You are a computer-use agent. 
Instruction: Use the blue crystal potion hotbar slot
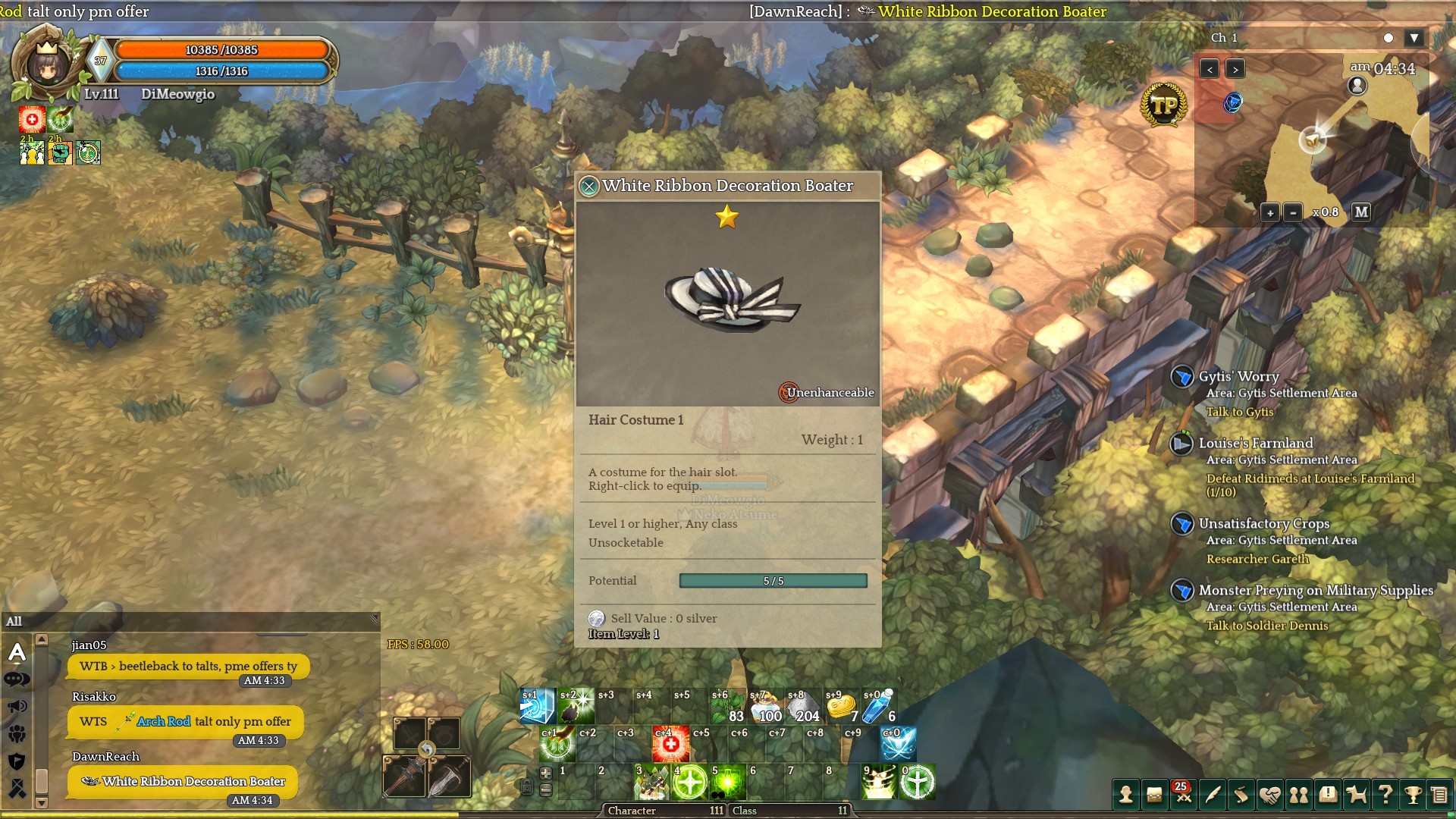click(x=877, y=708)
